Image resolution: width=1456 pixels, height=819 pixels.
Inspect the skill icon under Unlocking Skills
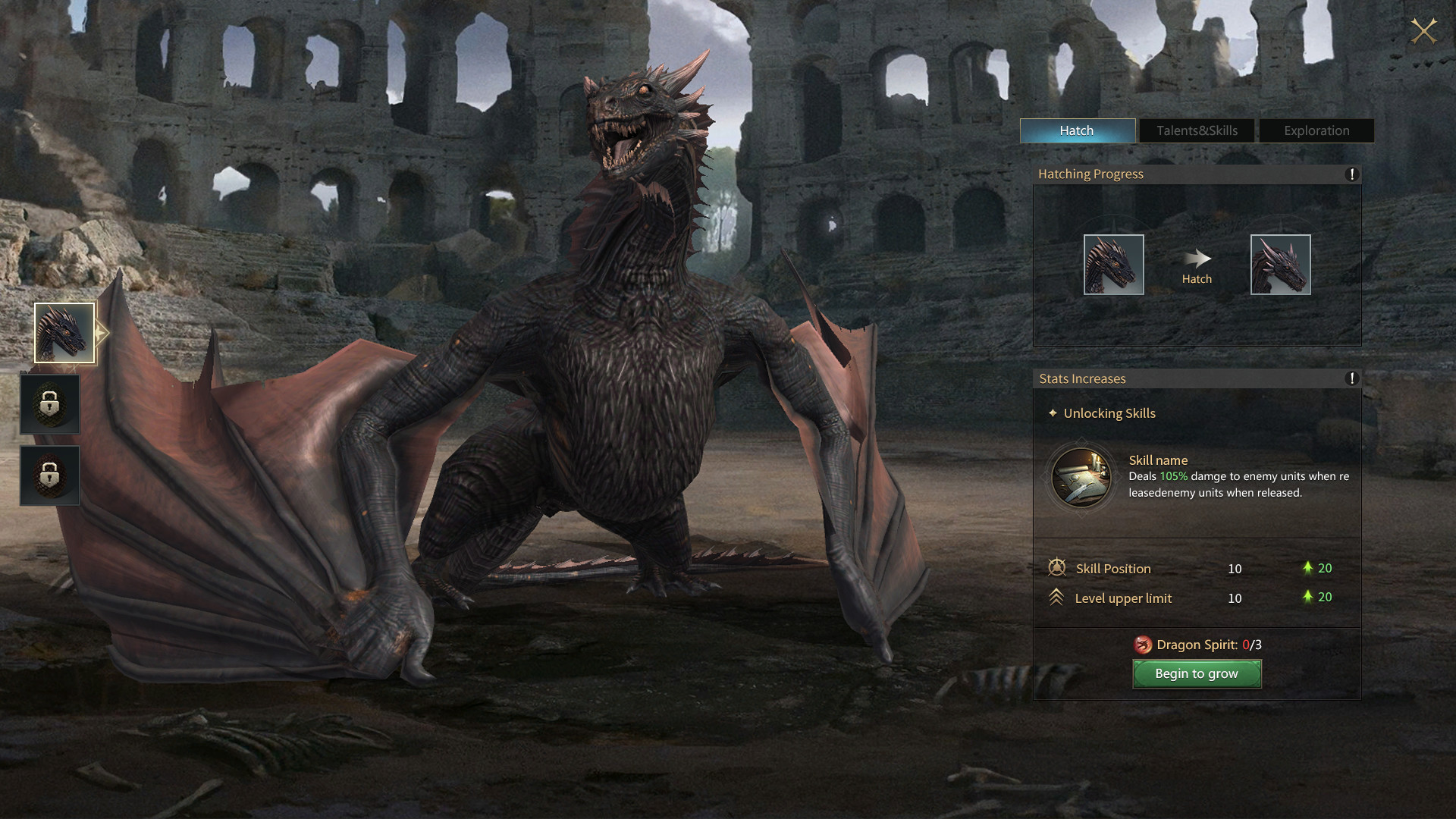[1081, 478]
